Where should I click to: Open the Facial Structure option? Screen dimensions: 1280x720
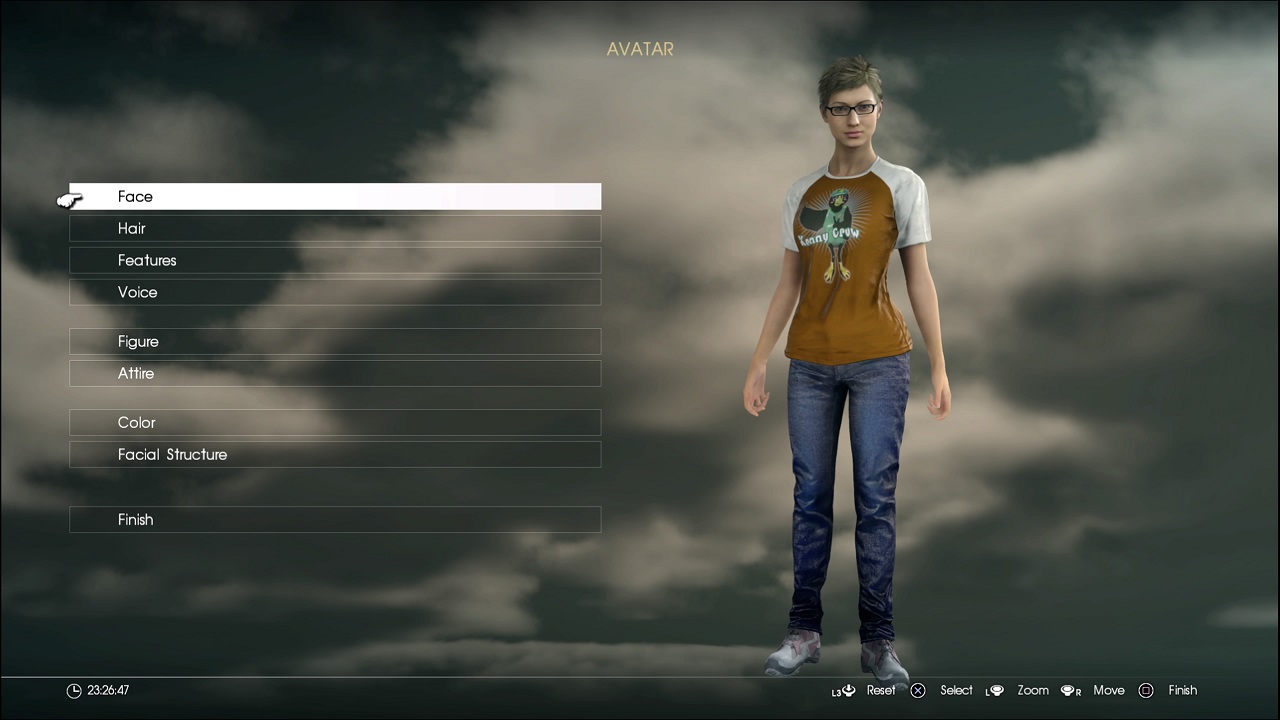pyautogui.click(x=335, y=455)
